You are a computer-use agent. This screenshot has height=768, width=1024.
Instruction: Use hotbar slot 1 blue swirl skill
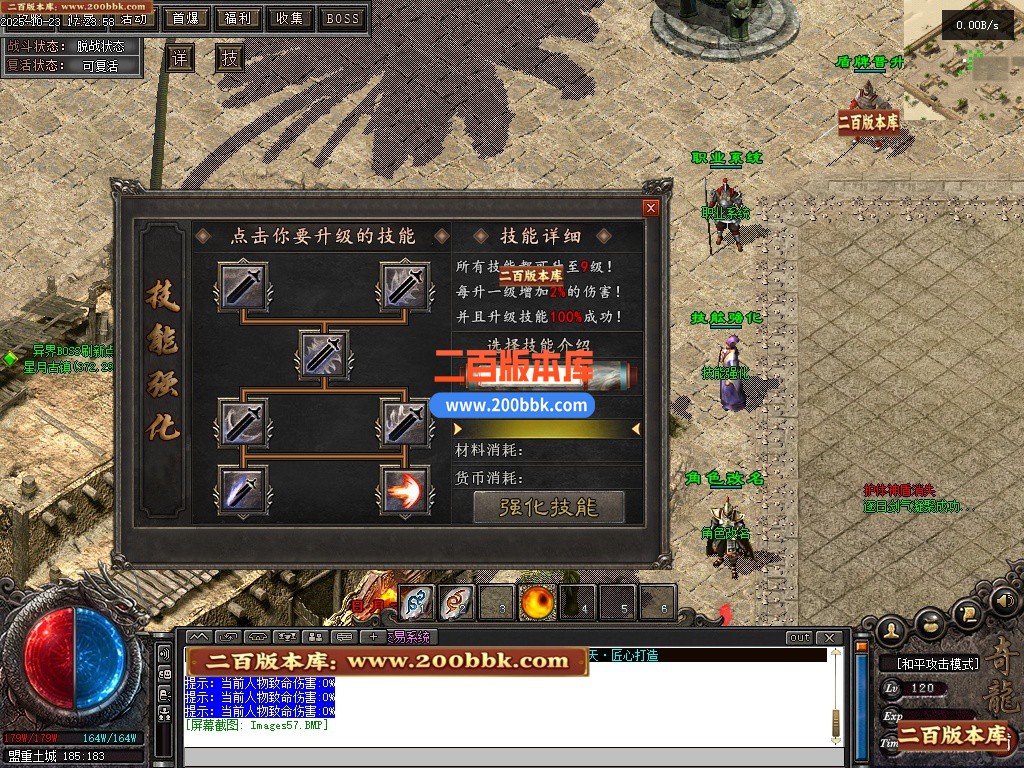417,602
